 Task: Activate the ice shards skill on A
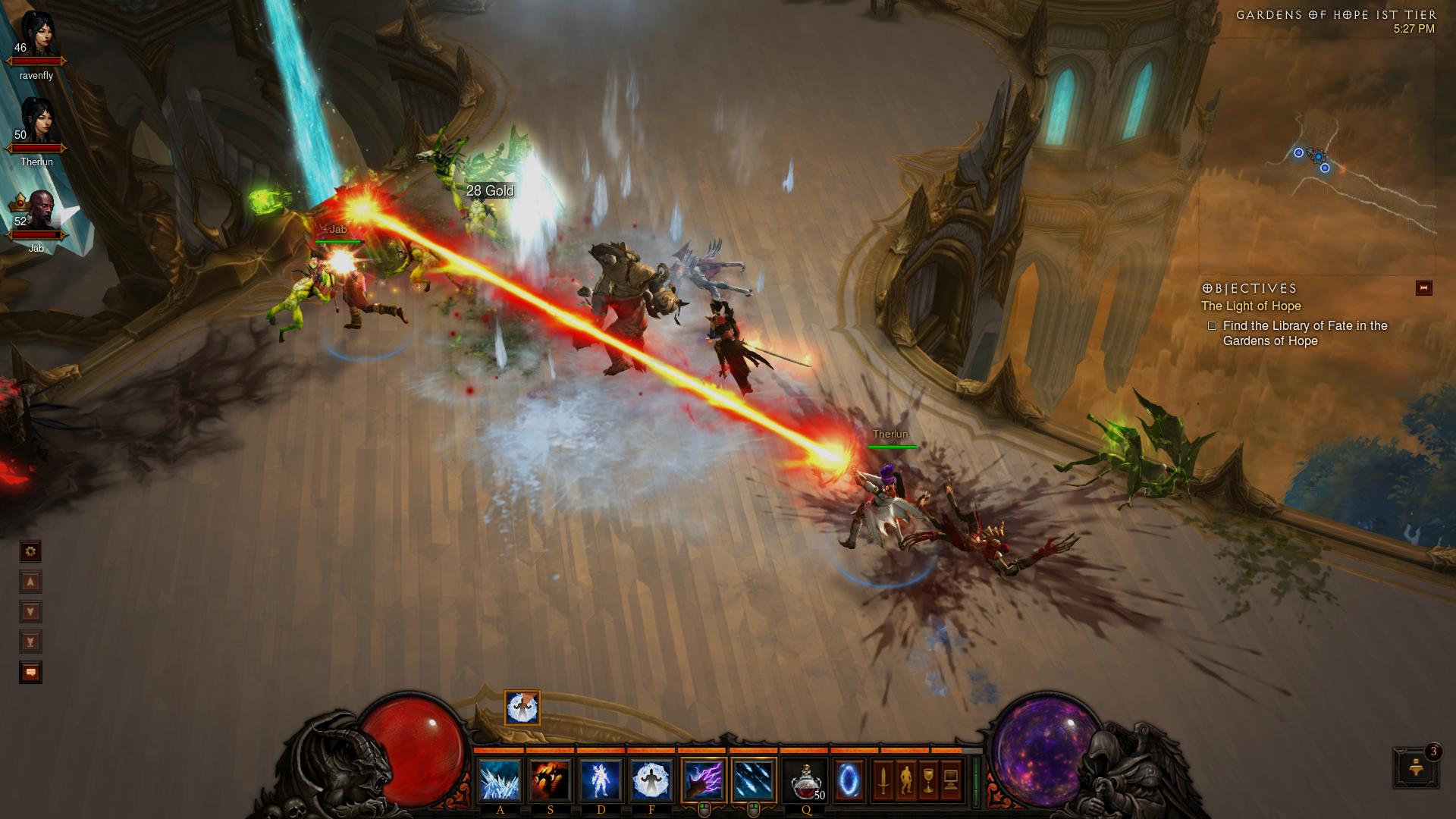coord(500,780)
